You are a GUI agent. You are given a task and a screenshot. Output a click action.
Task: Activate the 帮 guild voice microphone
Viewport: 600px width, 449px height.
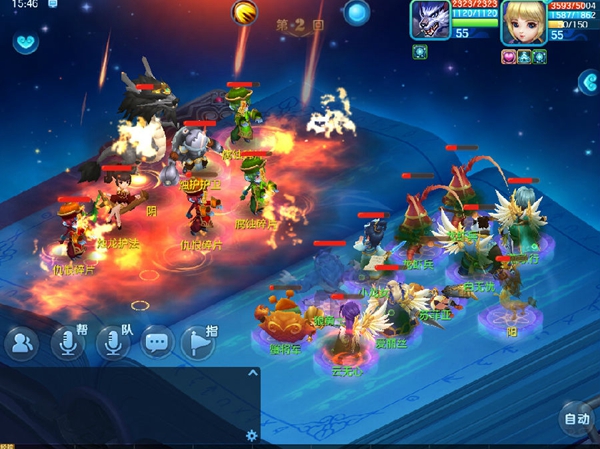coord(68,343)
